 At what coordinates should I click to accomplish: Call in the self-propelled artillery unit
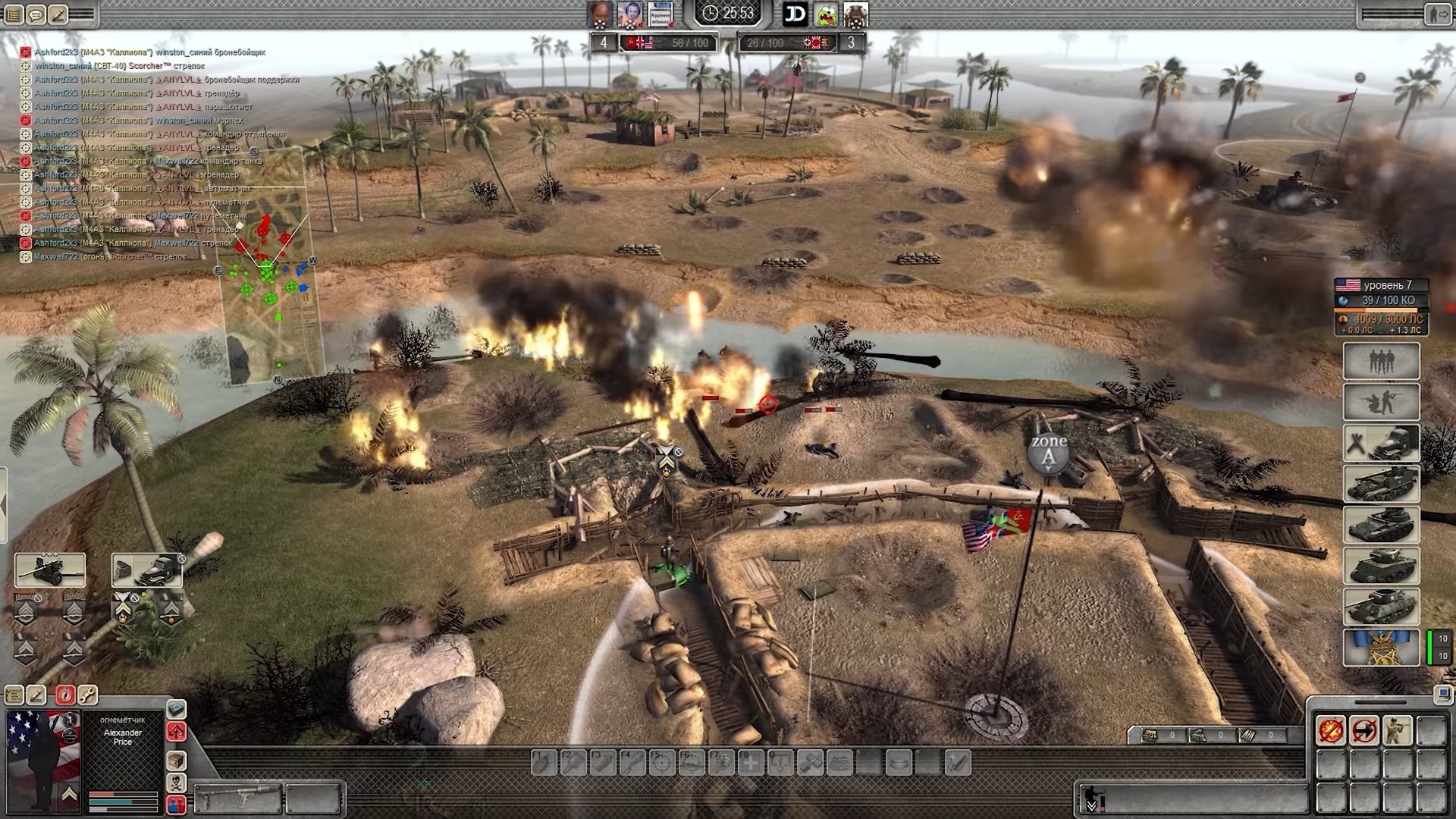pyautogui.click(x=1381, y=484)
